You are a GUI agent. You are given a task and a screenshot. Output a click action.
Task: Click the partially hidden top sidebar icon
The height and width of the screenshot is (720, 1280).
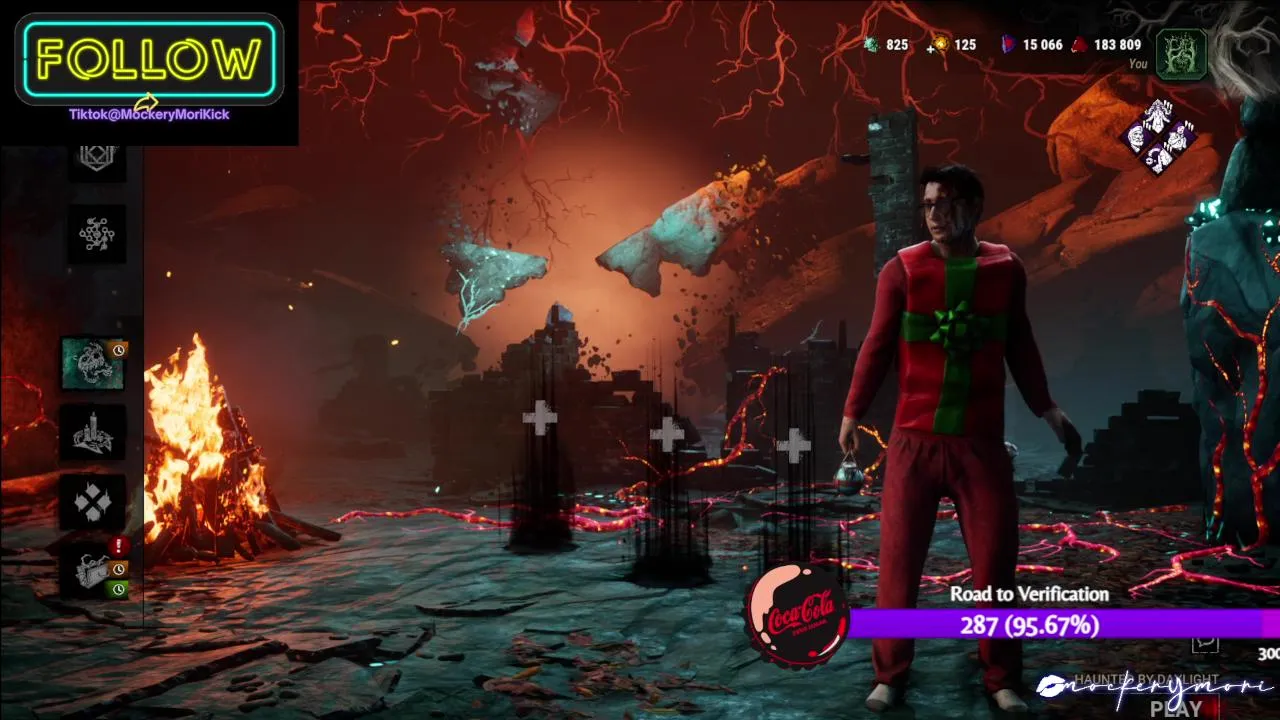96,160
